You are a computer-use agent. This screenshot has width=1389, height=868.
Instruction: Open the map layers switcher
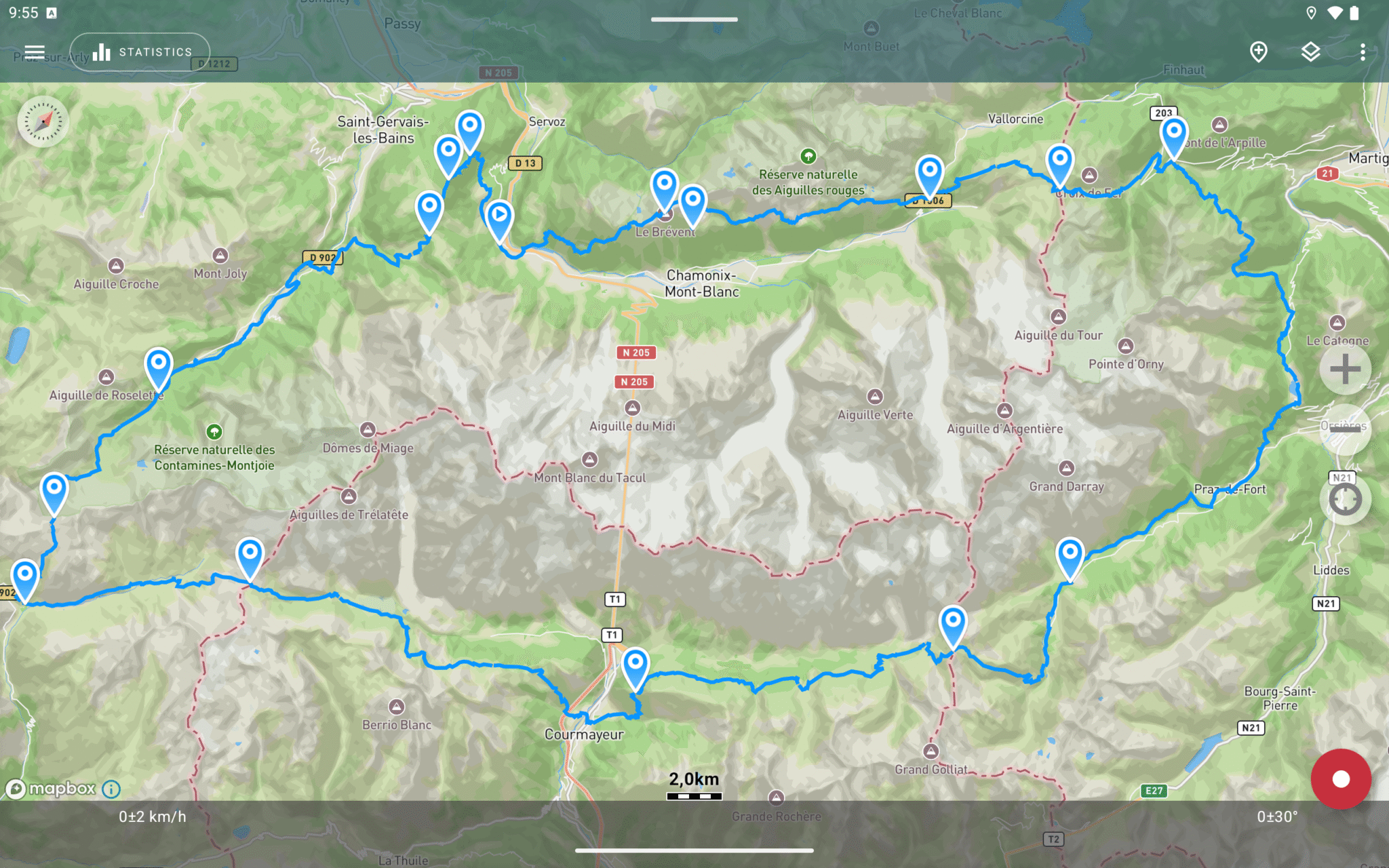[1310, 52]
